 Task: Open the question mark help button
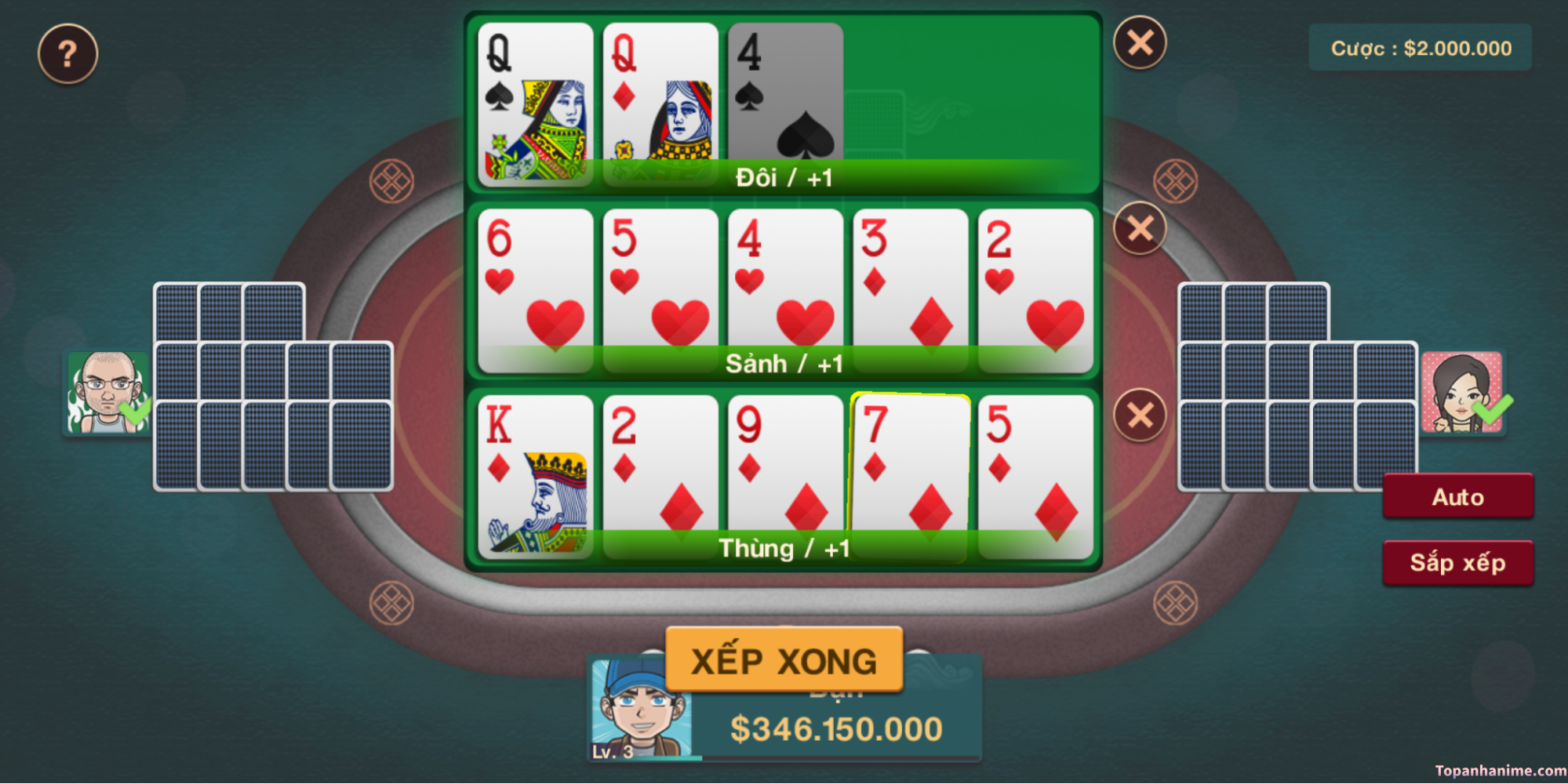(x=67, y=53)
